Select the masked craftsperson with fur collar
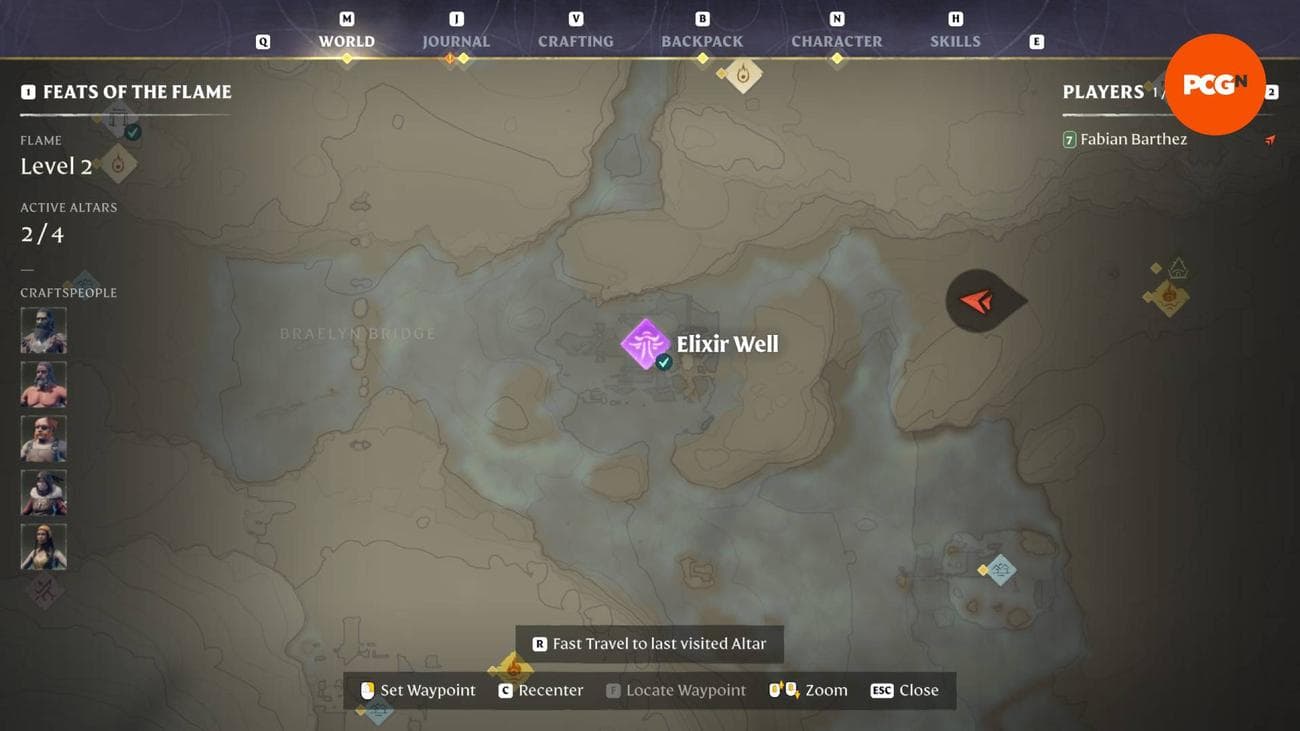 [44, 492]
